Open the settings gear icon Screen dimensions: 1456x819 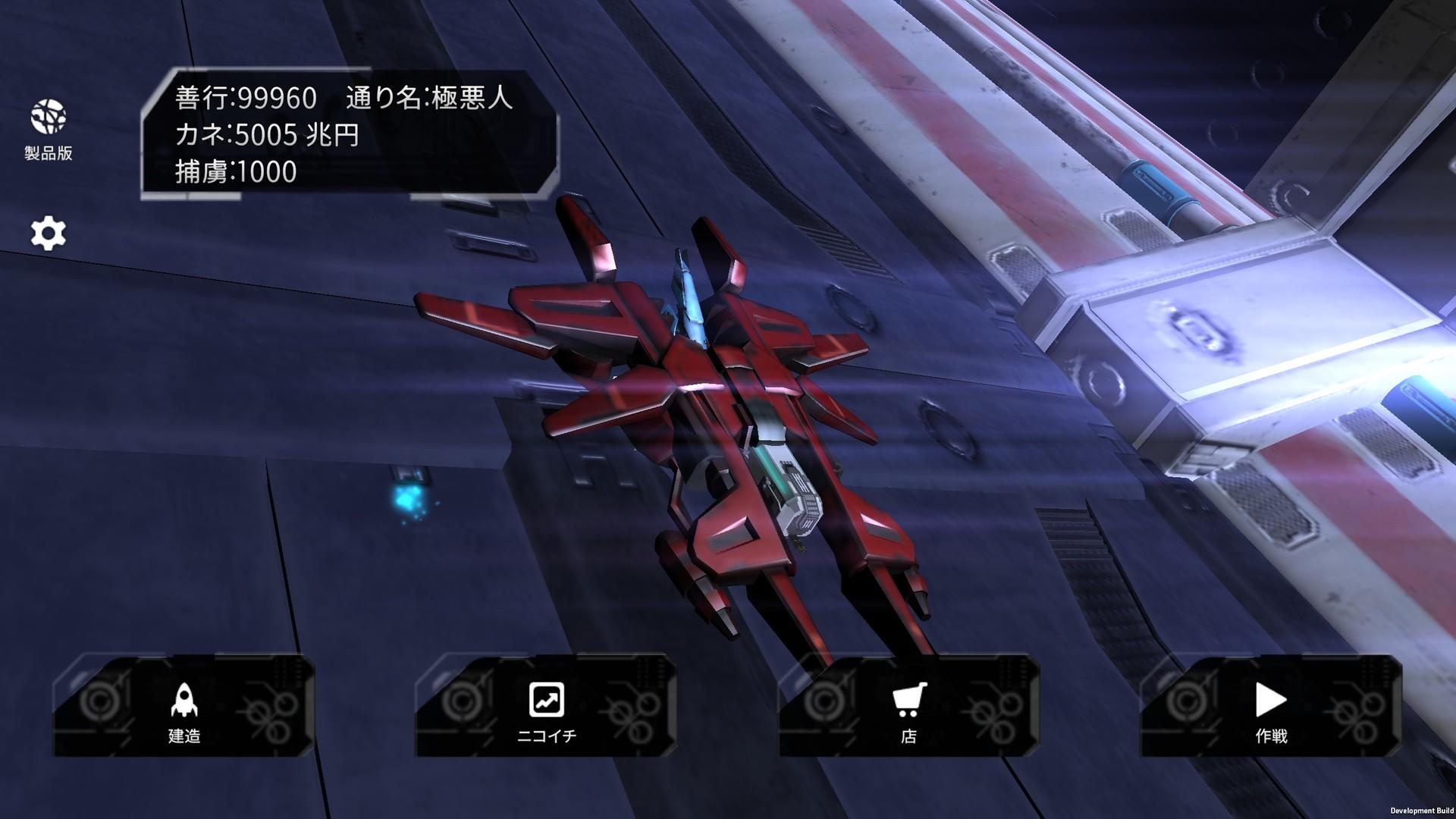click(48, 233)
